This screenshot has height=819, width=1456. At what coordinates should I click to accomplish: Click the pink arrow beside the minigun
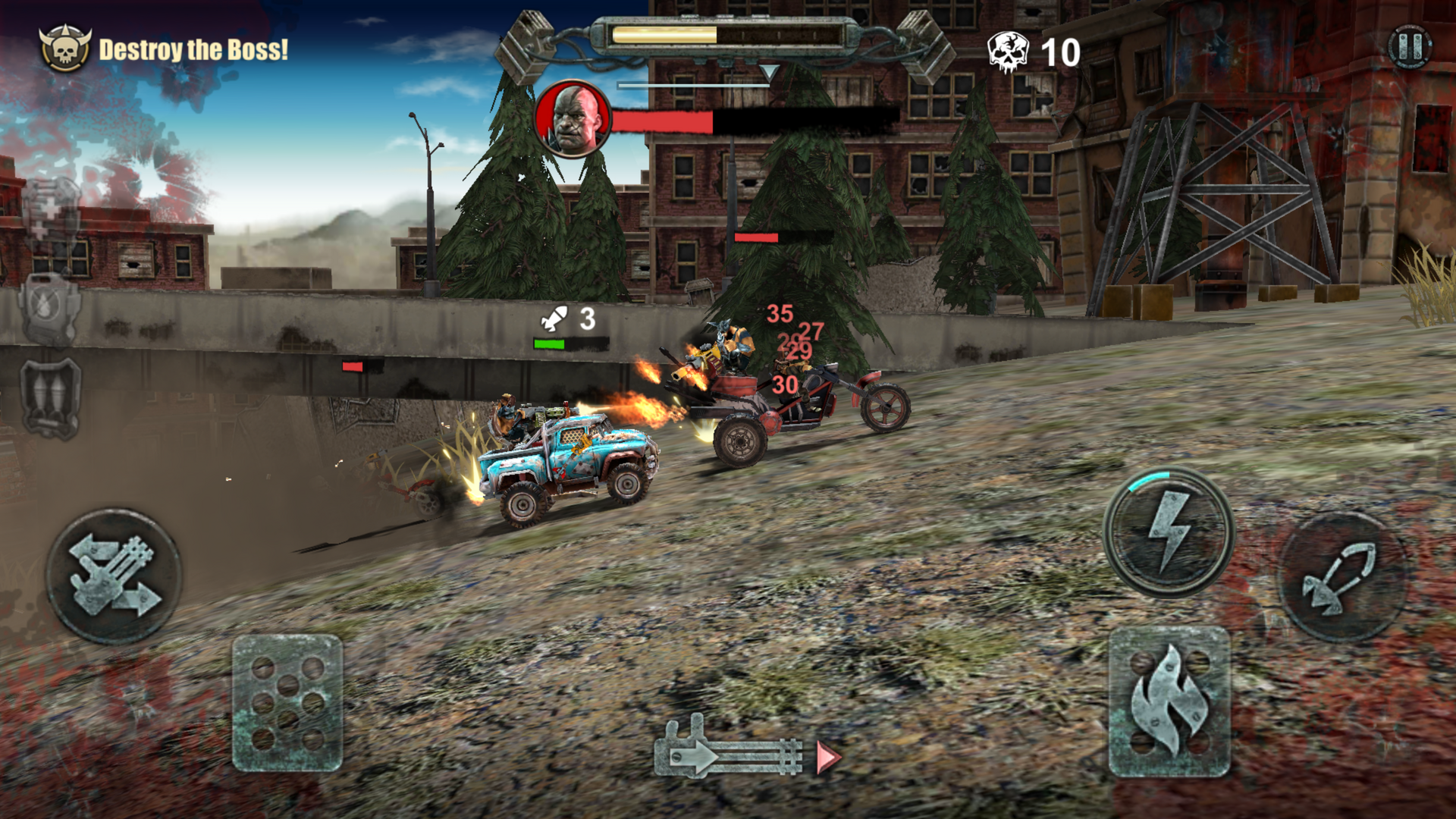[828, 758]
